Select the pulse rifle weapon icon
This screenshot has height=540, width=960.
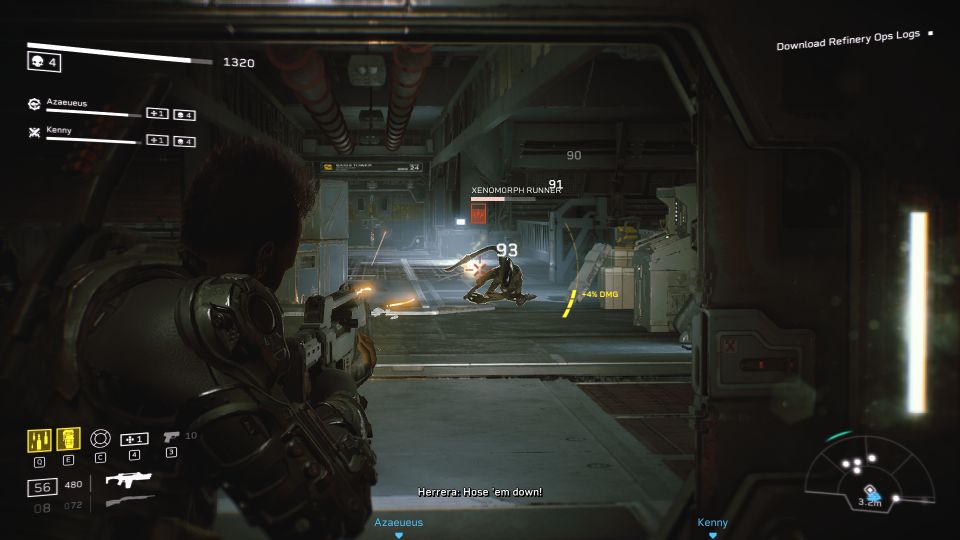coord(127,481)
